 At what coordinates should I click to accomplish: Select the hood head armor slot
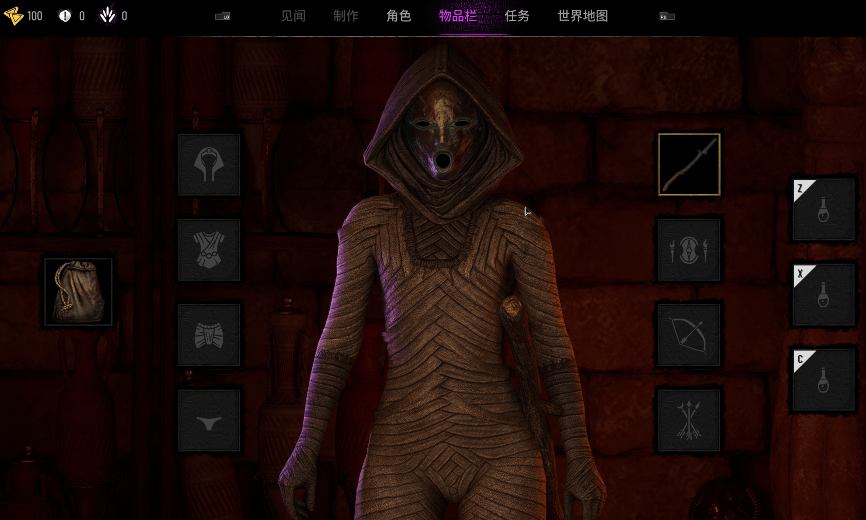[209, 165]
